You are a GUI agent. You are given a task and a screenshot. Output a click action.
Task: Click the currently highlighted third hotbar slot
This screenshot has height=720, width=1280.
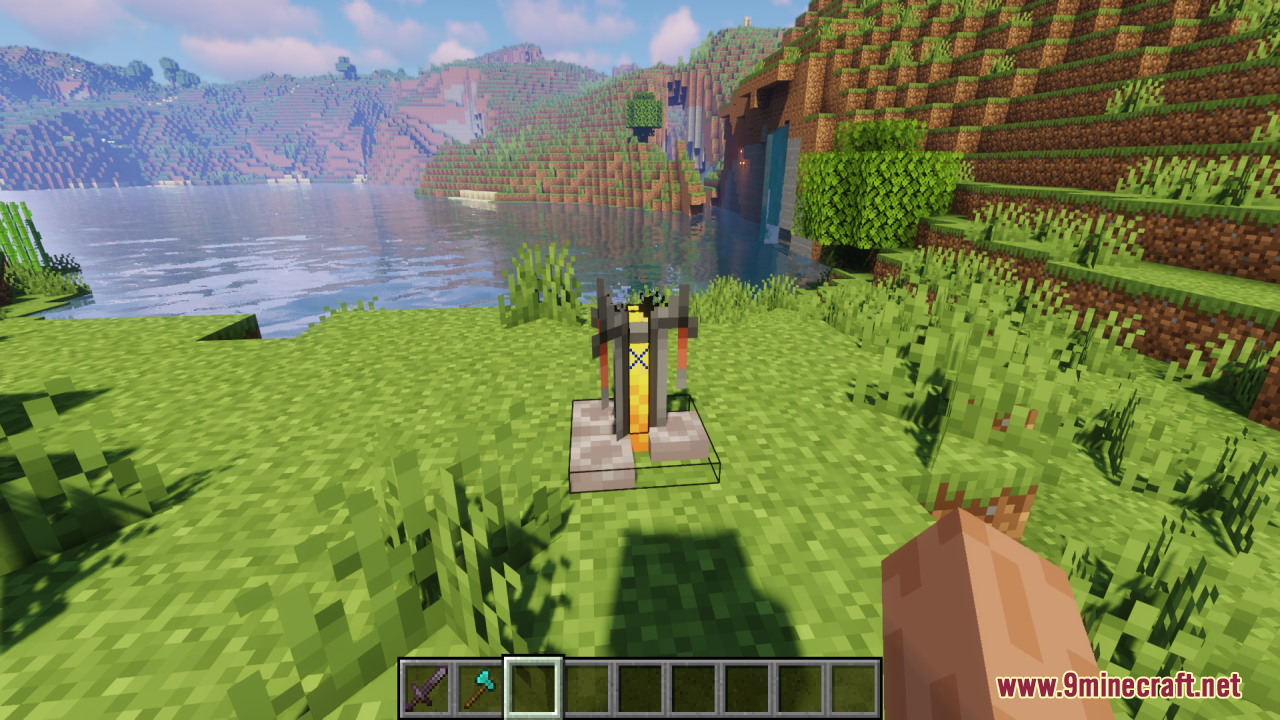coord(530,688)
